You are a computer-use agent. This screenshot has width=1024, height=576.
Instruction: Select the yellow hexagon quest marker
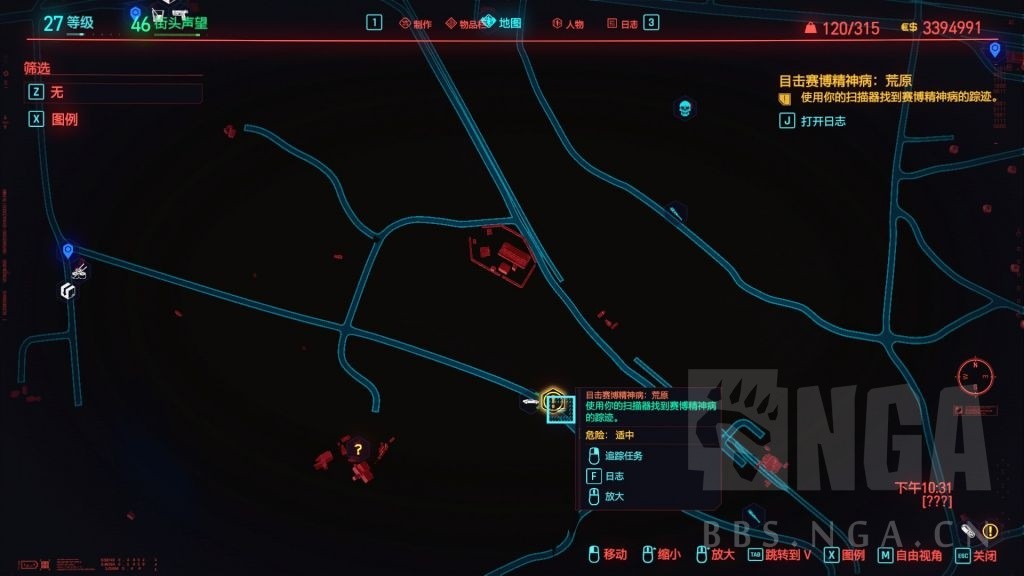[x=550, y=401]
